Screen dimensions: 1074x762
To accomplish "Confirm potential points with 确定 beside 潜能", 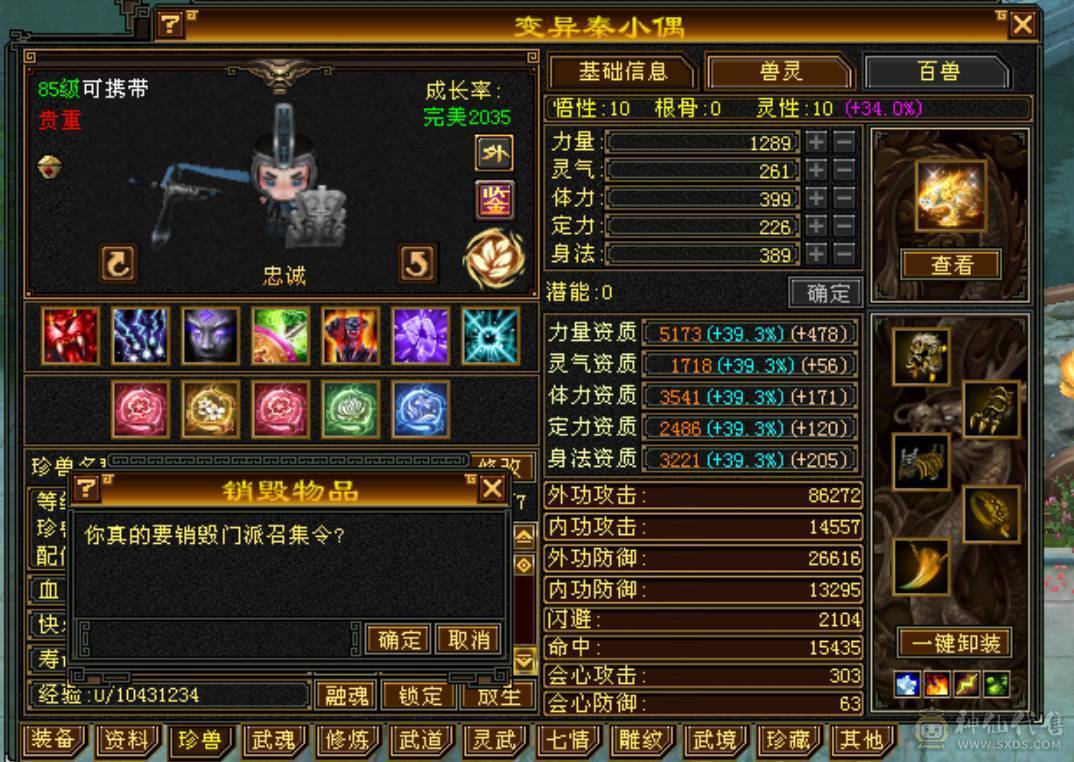I will (x=827, y=293).
